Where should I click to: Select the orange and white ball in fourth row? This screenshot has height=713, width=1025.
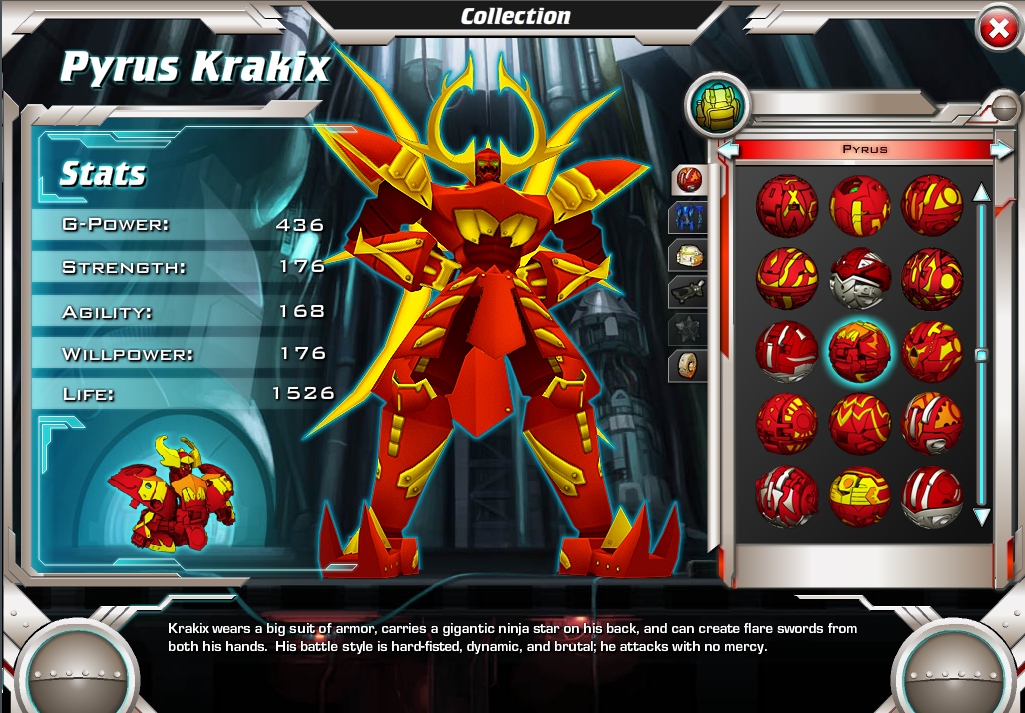(x=932, y=423)
